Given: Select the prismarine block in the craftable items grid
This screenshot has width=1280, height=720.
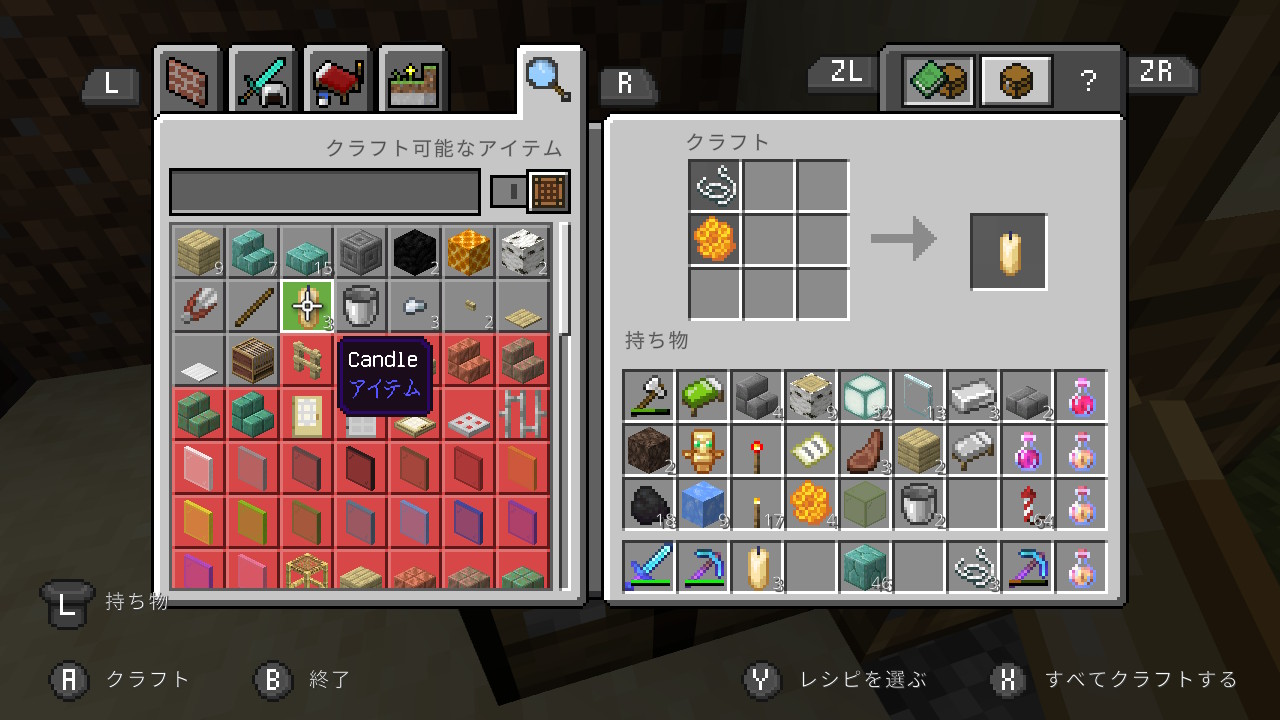Looking at the screenshot, I should coord(305,252).
